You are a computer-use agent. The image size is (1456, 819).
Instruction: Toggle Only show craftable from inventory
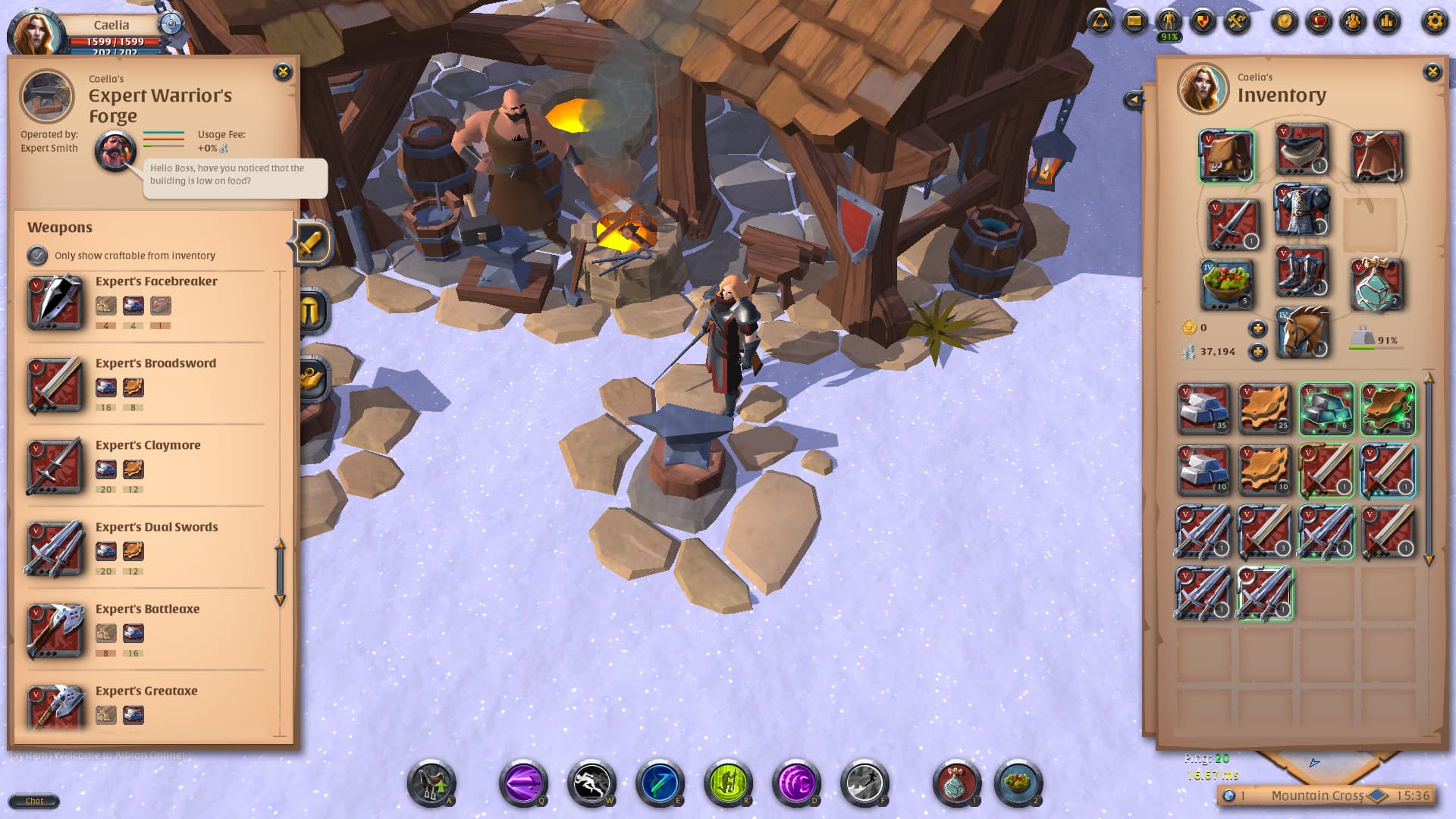(36, 256)
